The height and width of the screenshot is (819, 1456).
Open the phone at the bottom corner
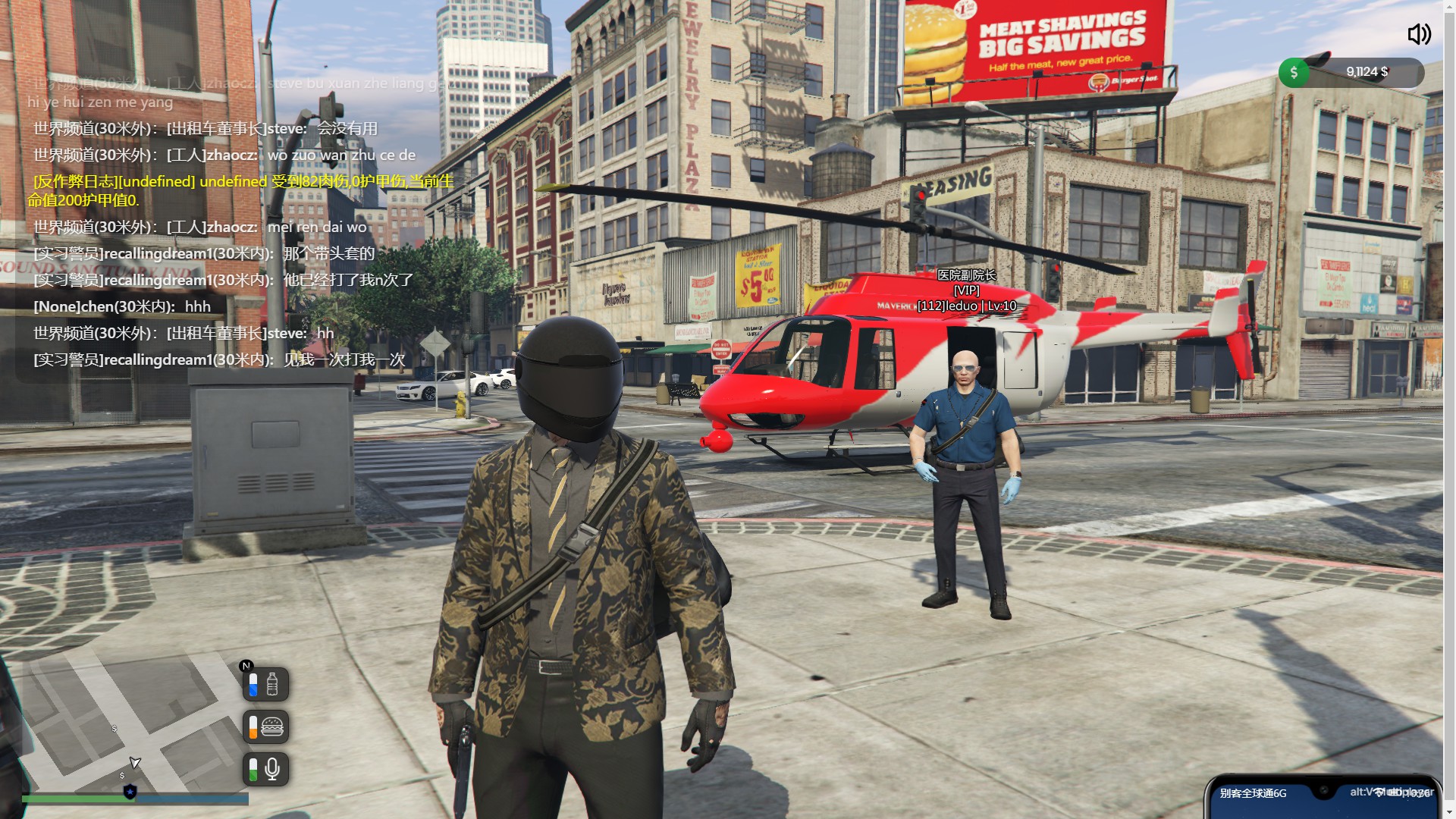[x=1323, y=798]
